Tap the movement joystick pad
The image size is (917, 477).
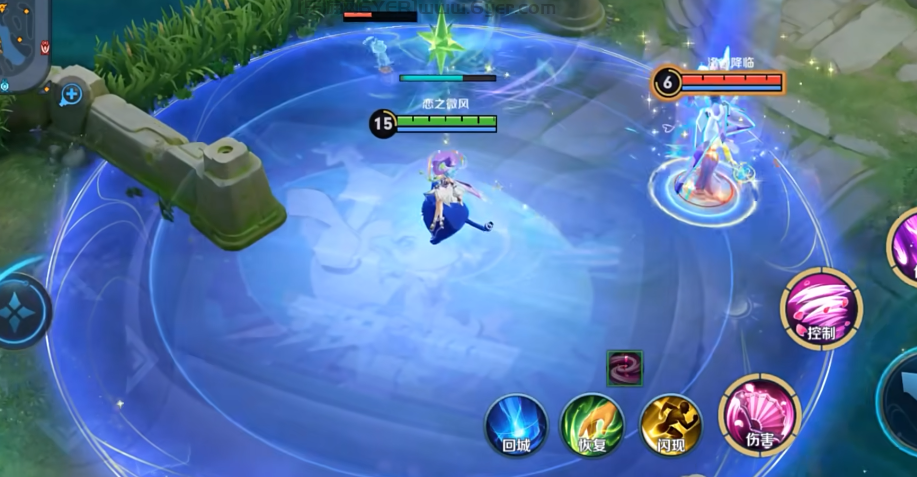point(18,310)
